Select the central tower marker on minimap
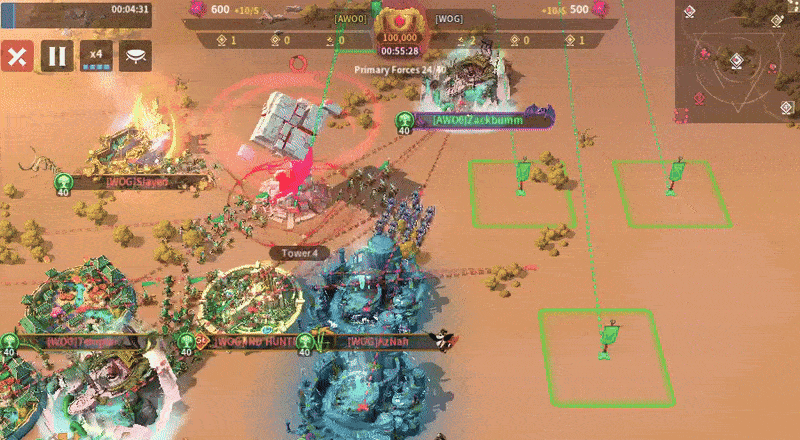The height and width of the screenshot is (440, 800). (x=736, y=61)
